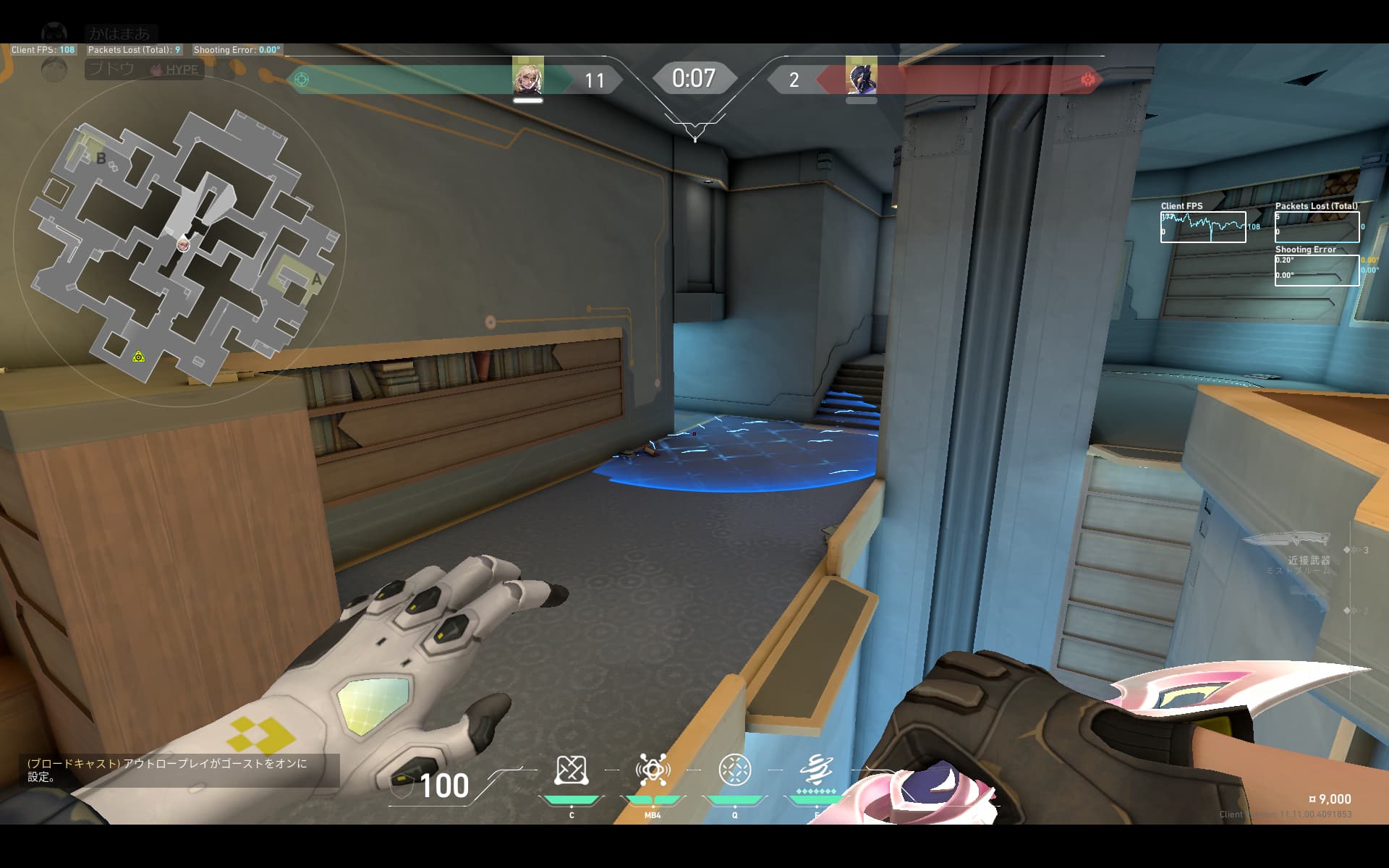Screen dimensions: 1389x868
Task: Click the yellow spike icon on minimap
Action: pos(138,357)
